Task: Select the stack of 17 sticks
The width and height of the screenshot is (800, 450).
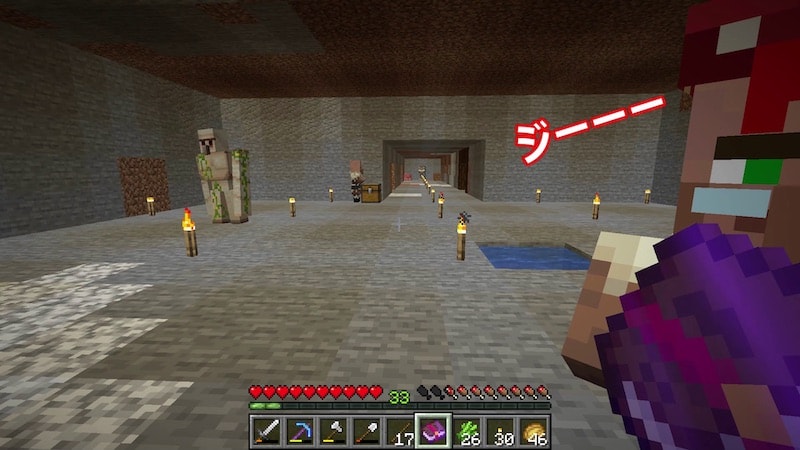Action: click(400, 431)
